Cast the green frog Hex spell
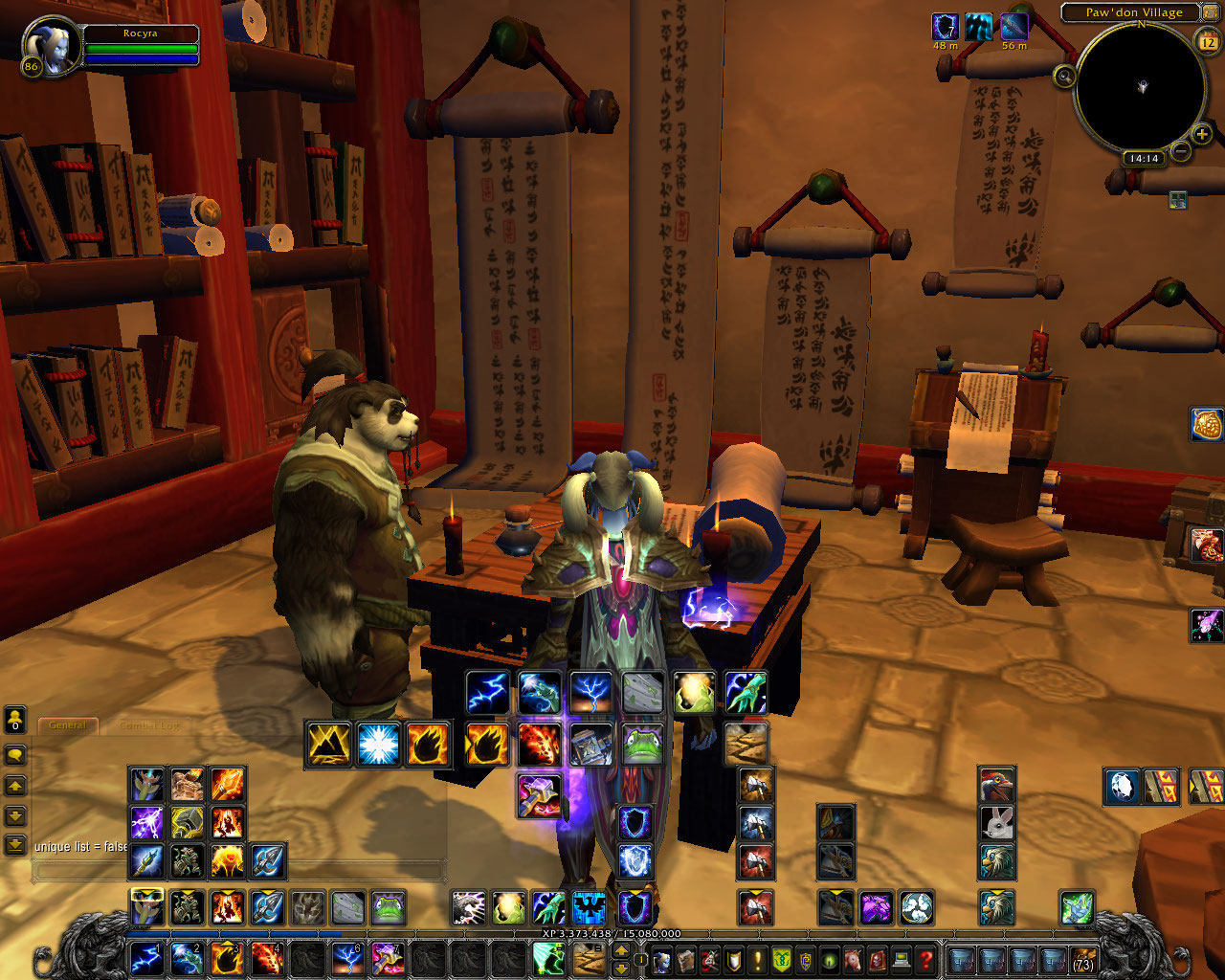The image size is (1225, 980). coord(642,744)
